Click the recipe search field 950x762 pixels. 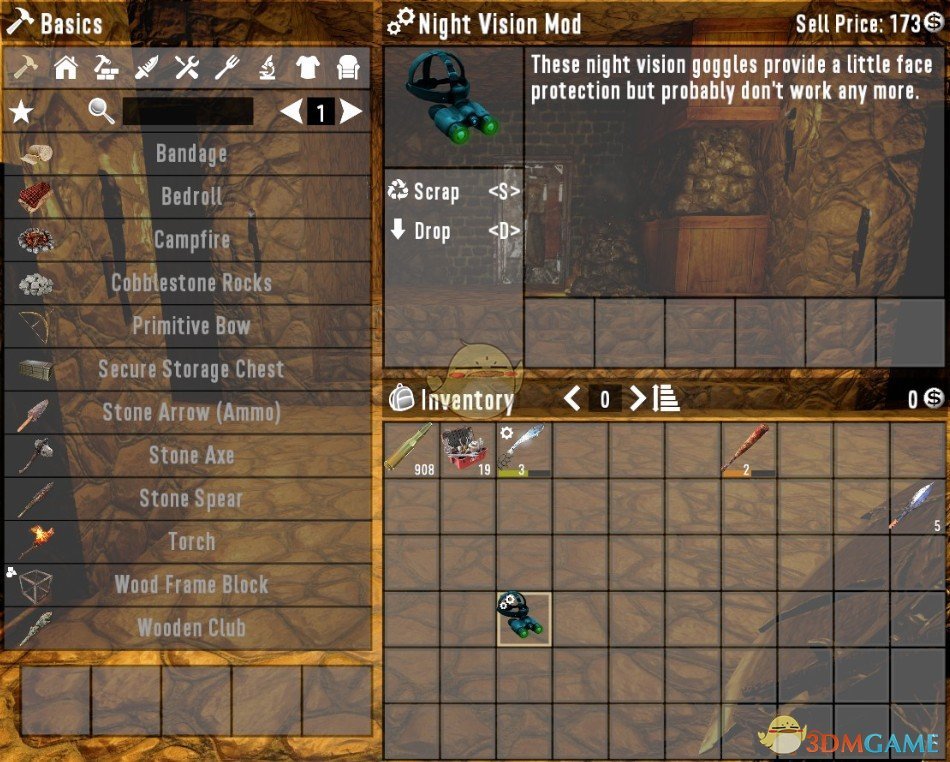click(187, 112)
